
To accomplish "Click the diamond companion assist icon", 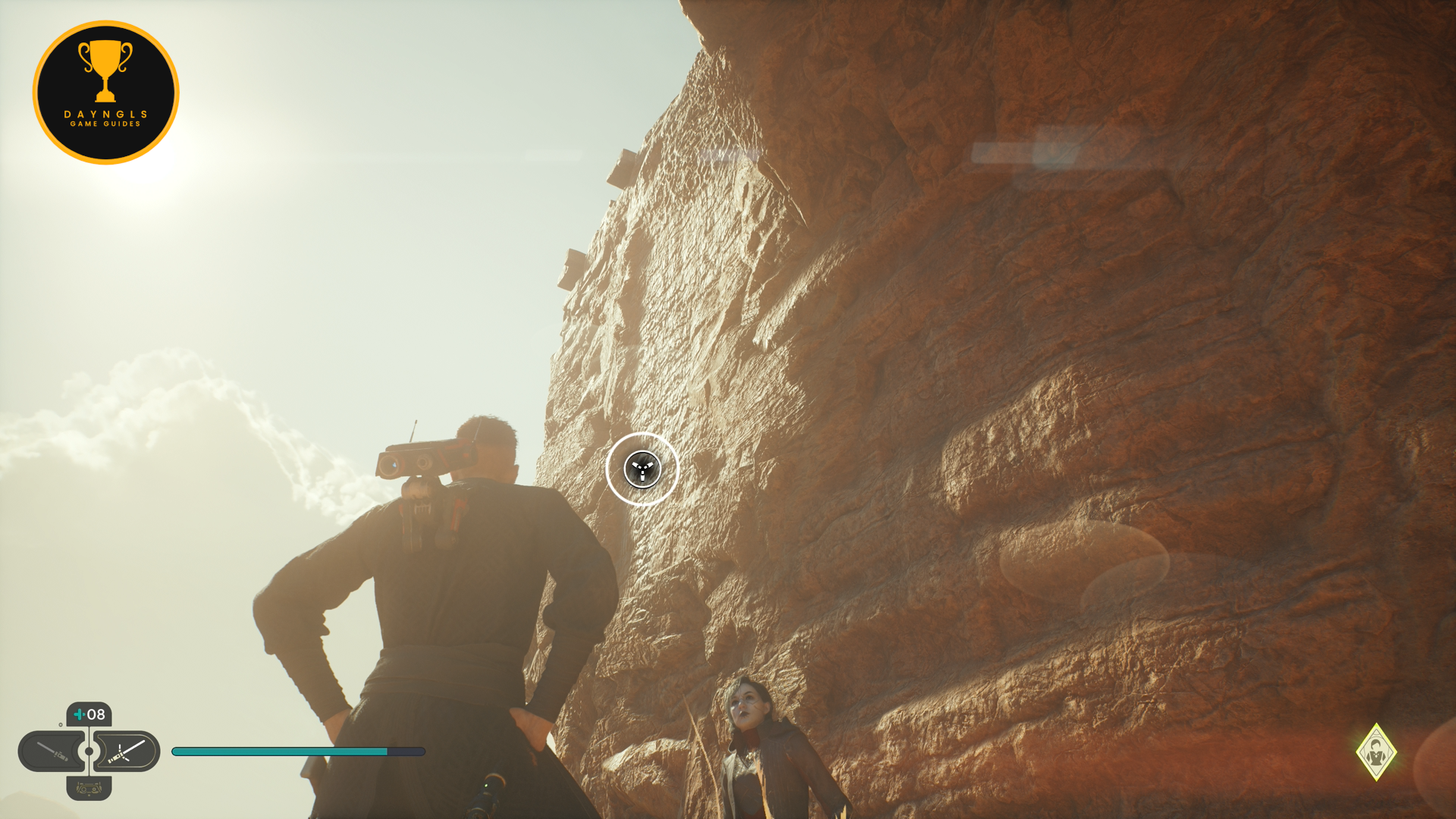I will coord(1376,752).
